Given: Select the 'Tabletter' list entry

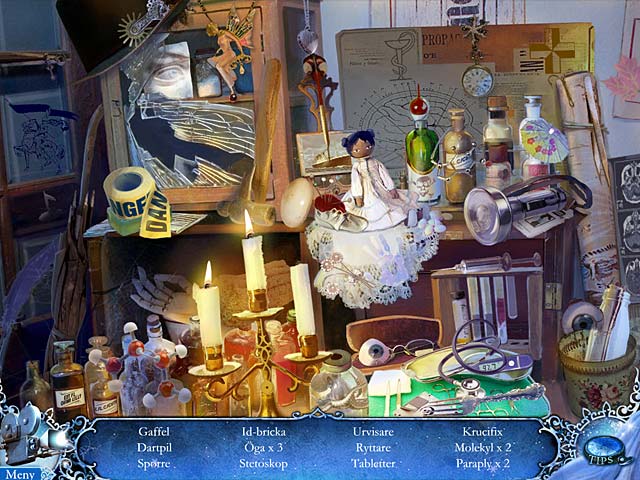Looking at the screenshot, I should tap(372, 464).
